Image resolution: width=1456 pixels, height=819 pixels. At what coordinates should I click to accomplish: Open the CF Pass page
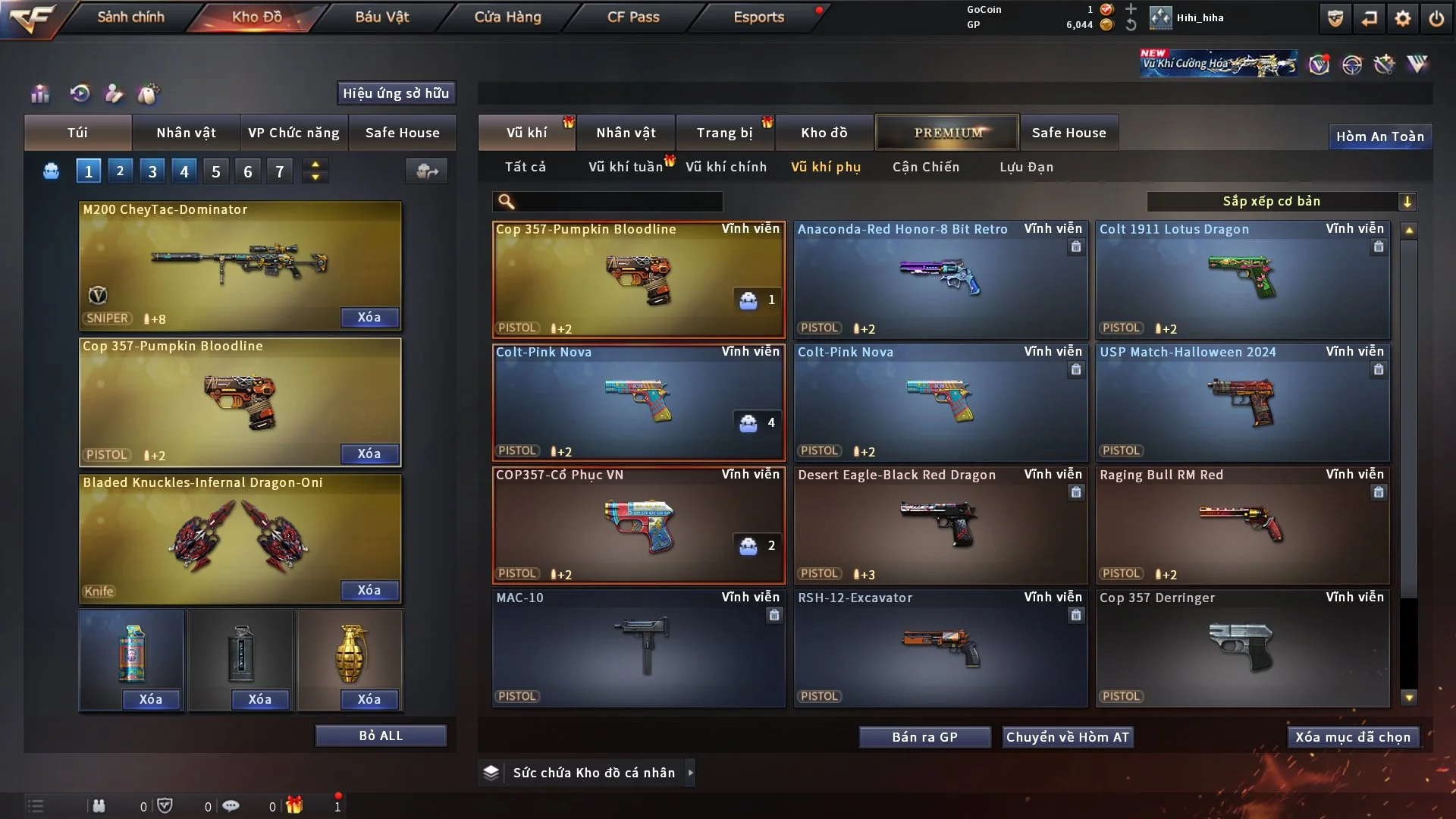[x=633, y=17]
